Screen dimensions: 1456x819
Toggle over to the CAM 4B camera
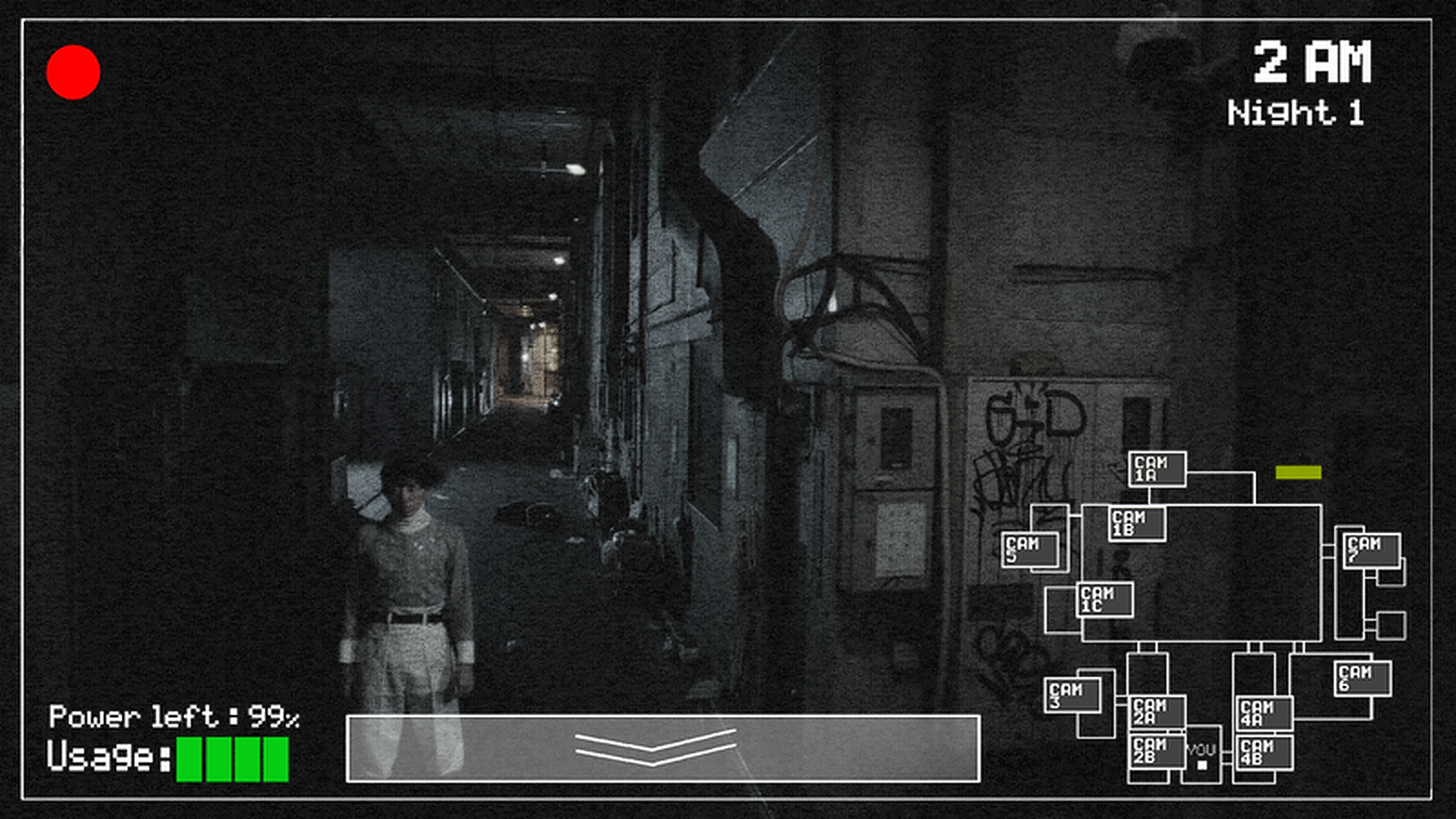(1265, 753)
